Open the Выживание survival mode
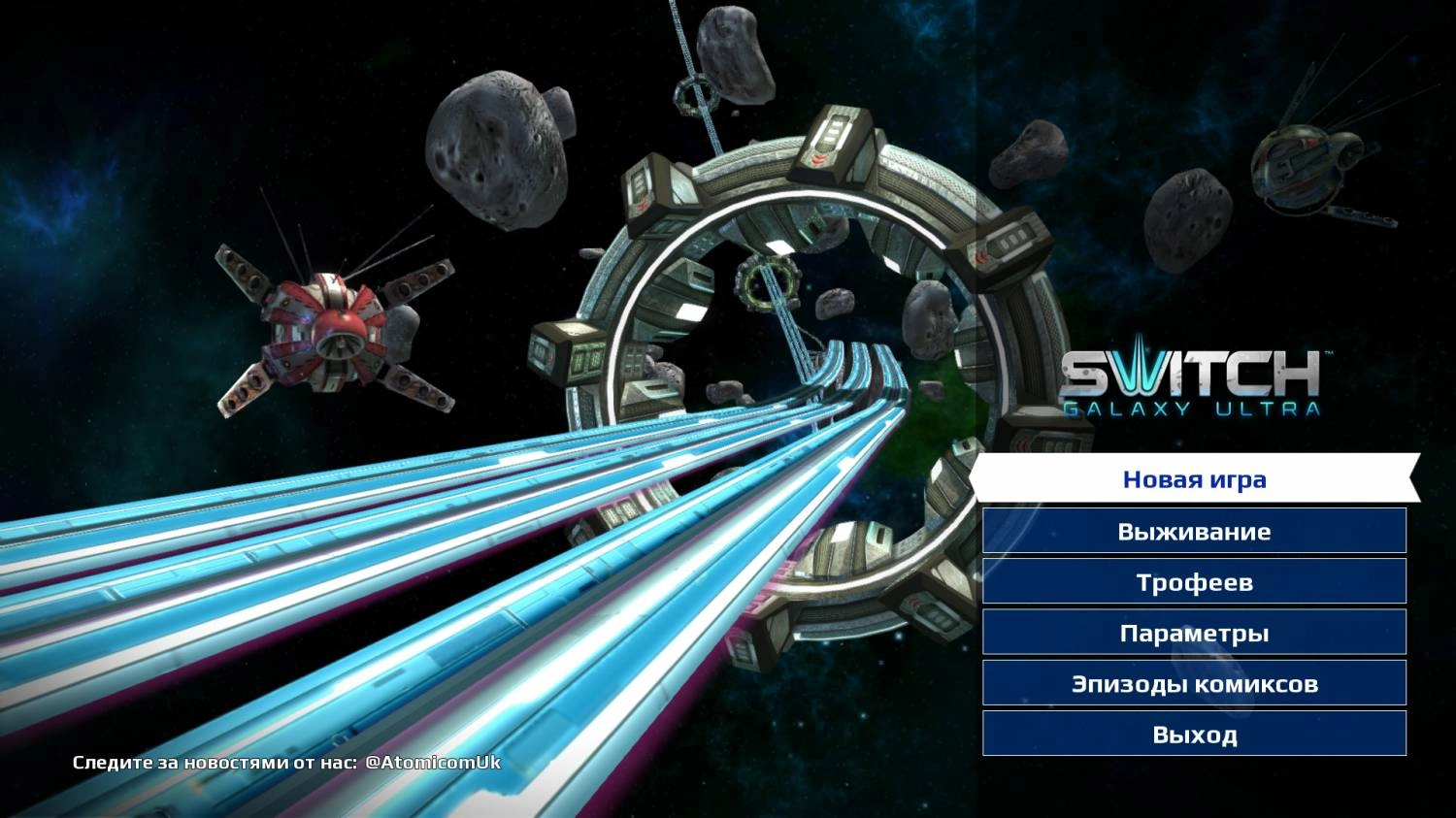Screen dimensions: 1456x818 click(1194, 531)
